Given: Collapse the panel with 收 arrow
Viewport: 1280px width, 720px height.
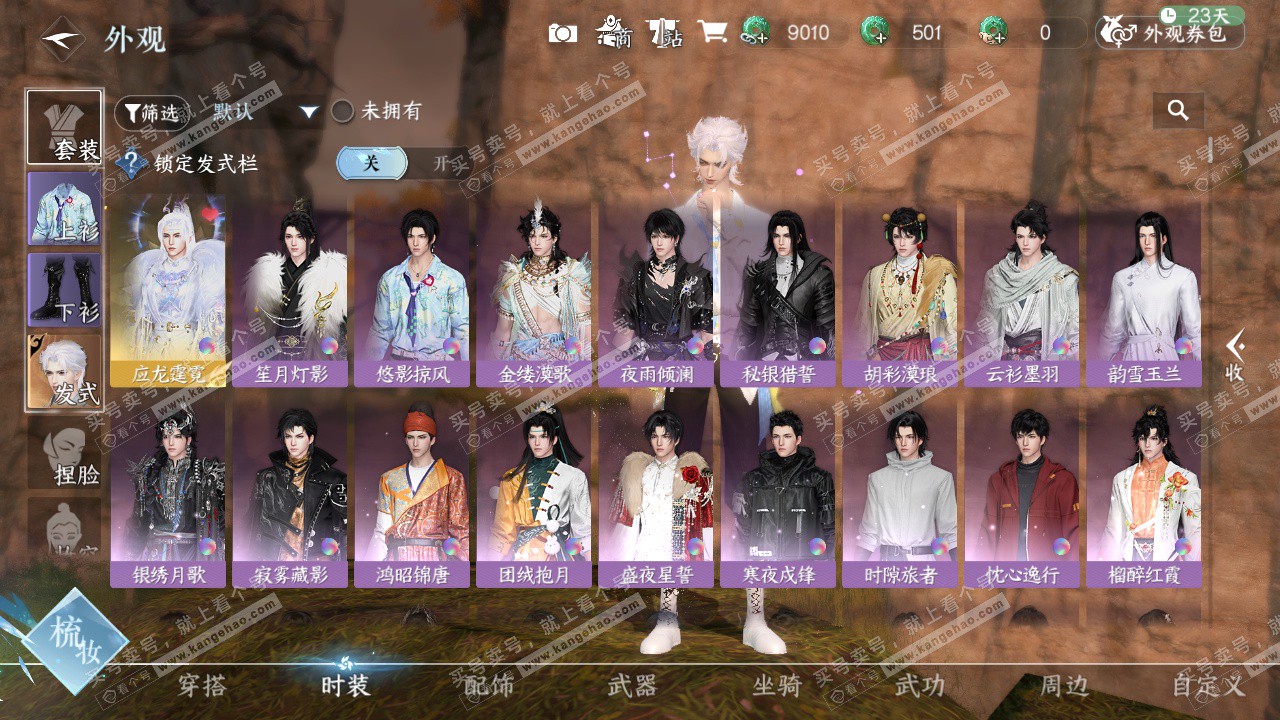Looking at the screenshot, I should pos(1235,355).
